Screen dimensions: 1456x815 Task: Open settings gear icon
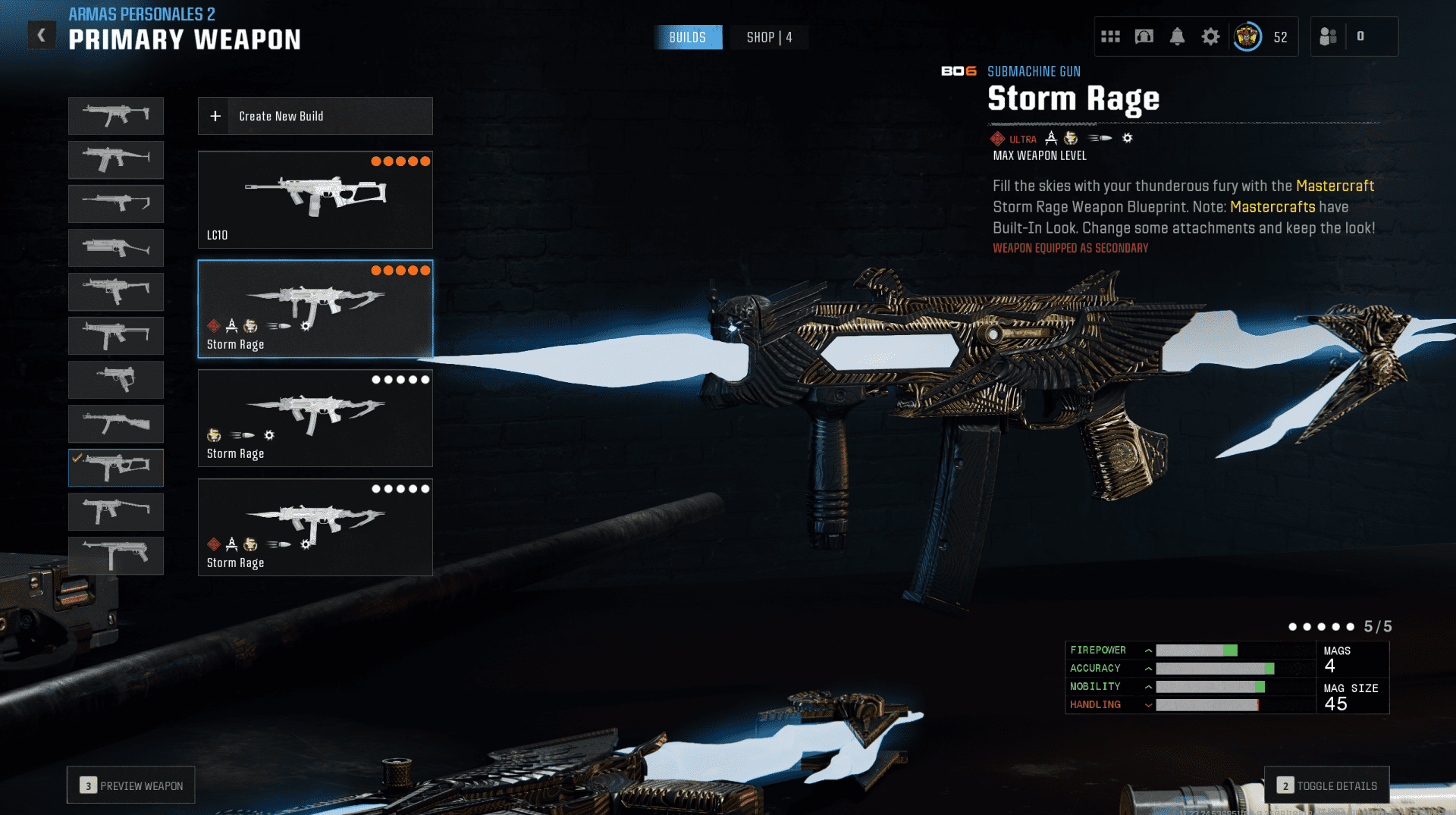pyautogui.click(x=1210, y=36)
